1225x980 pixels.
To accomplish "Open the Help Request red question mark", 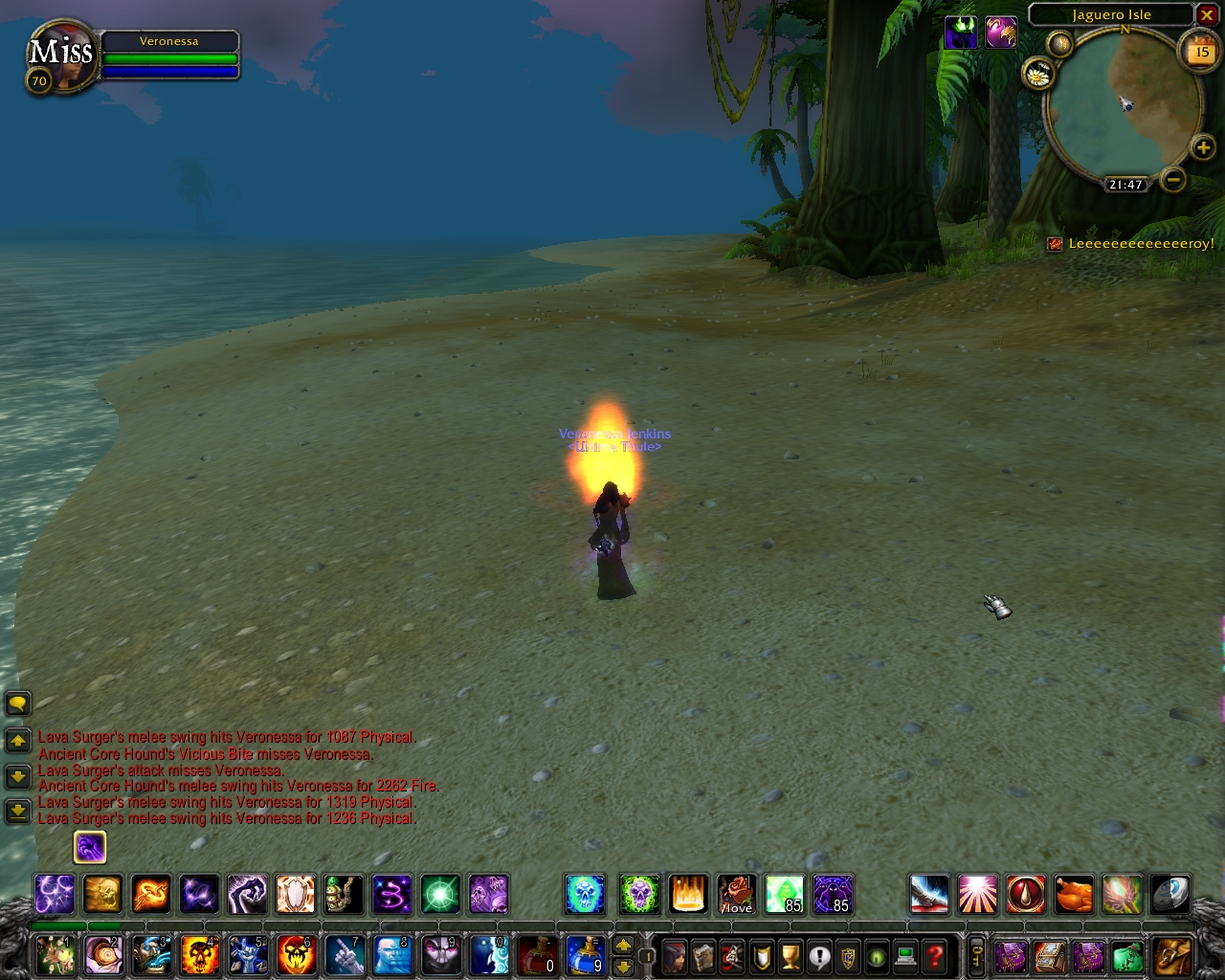I will [x=935, y=955].
